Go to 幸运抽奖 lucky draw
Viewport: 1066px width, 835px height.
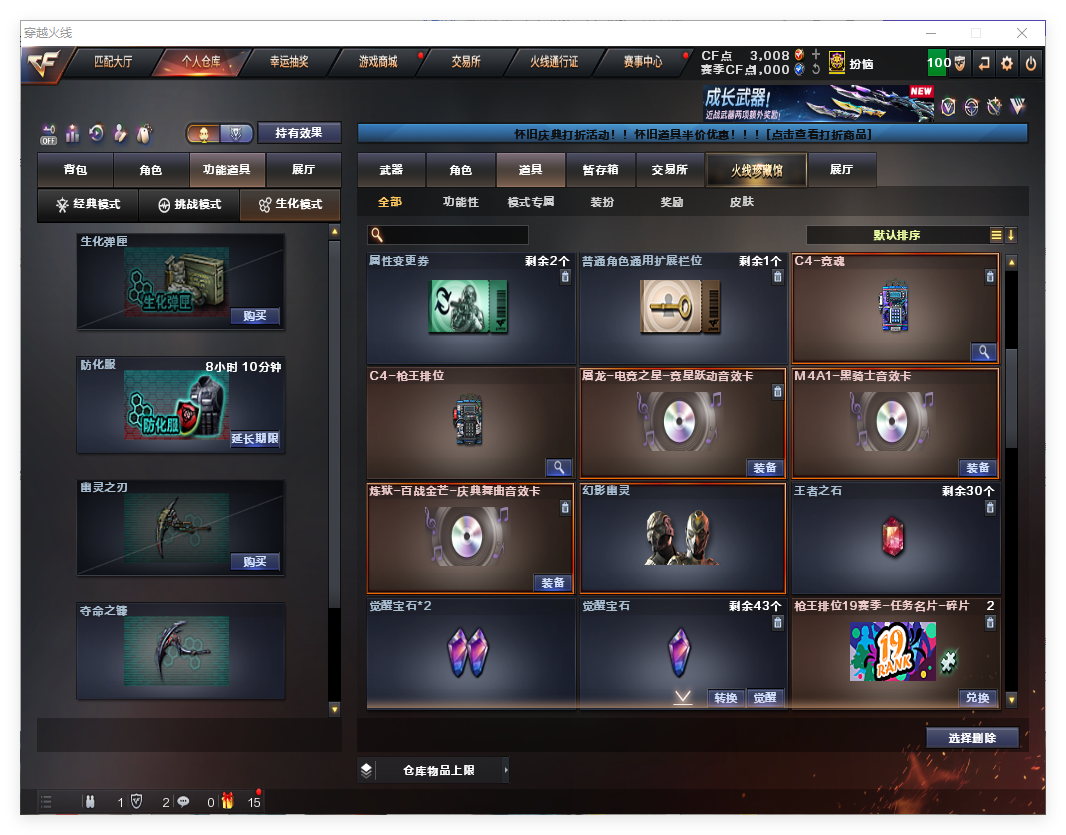coord(289,62)
